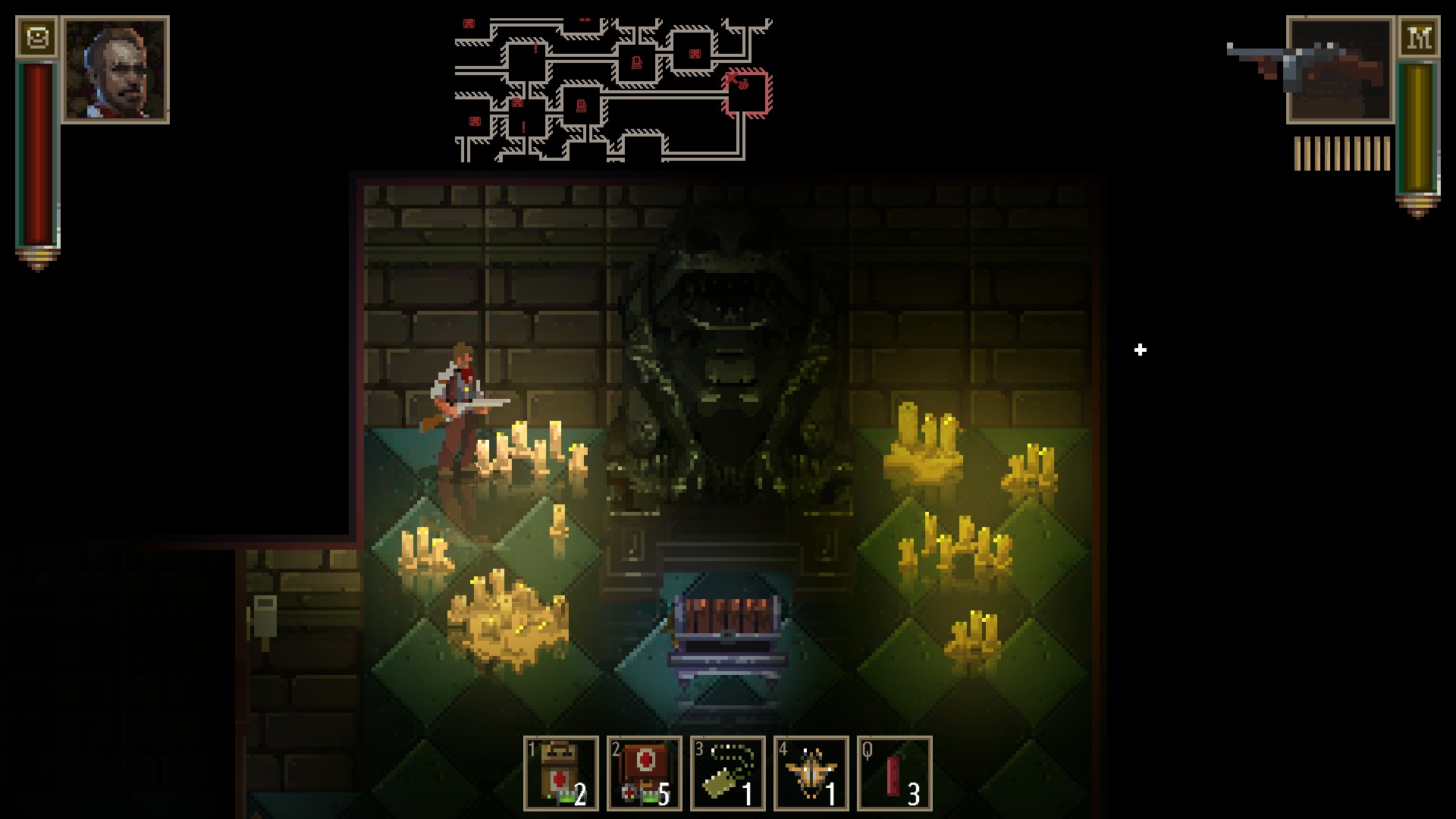1456x819 pixels.
Task: Click the dungeon minimap
Action: (x=613, y=89)
